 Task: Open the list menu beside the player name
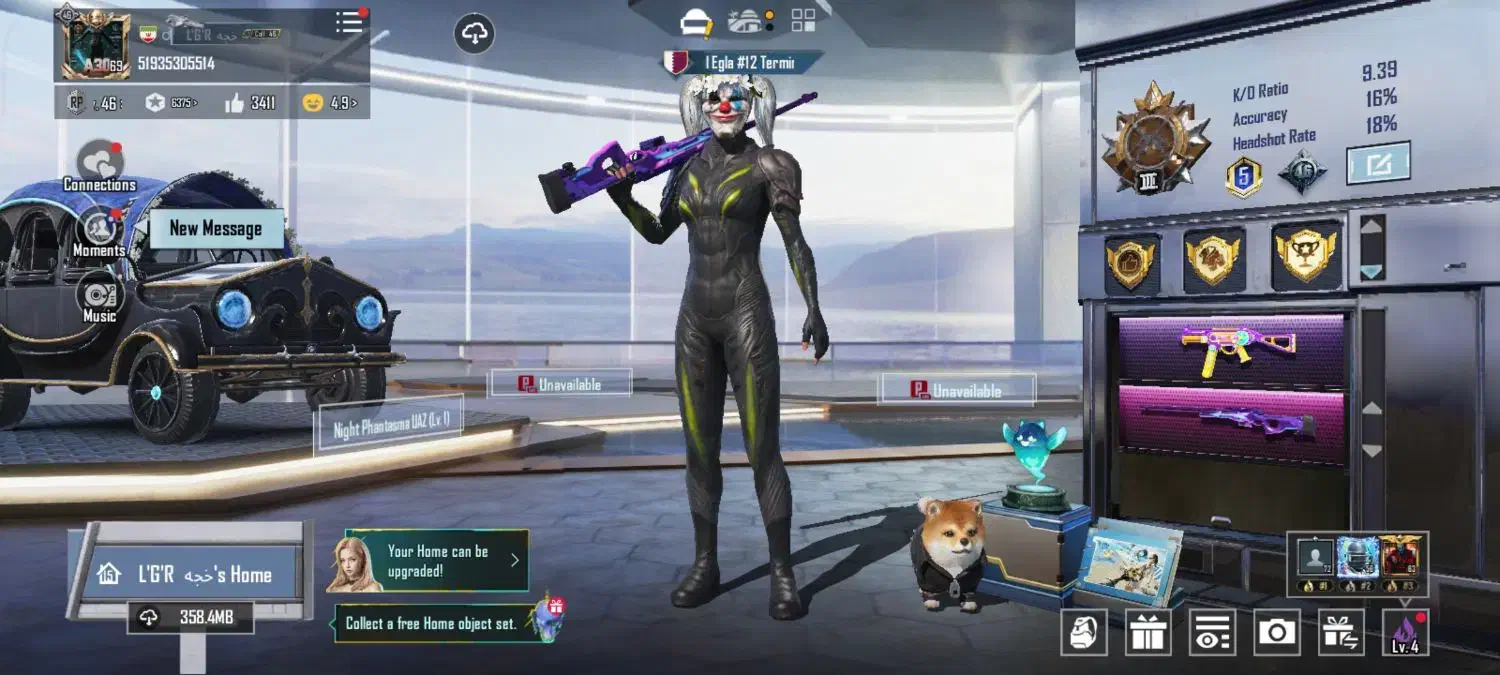(349, 23)
